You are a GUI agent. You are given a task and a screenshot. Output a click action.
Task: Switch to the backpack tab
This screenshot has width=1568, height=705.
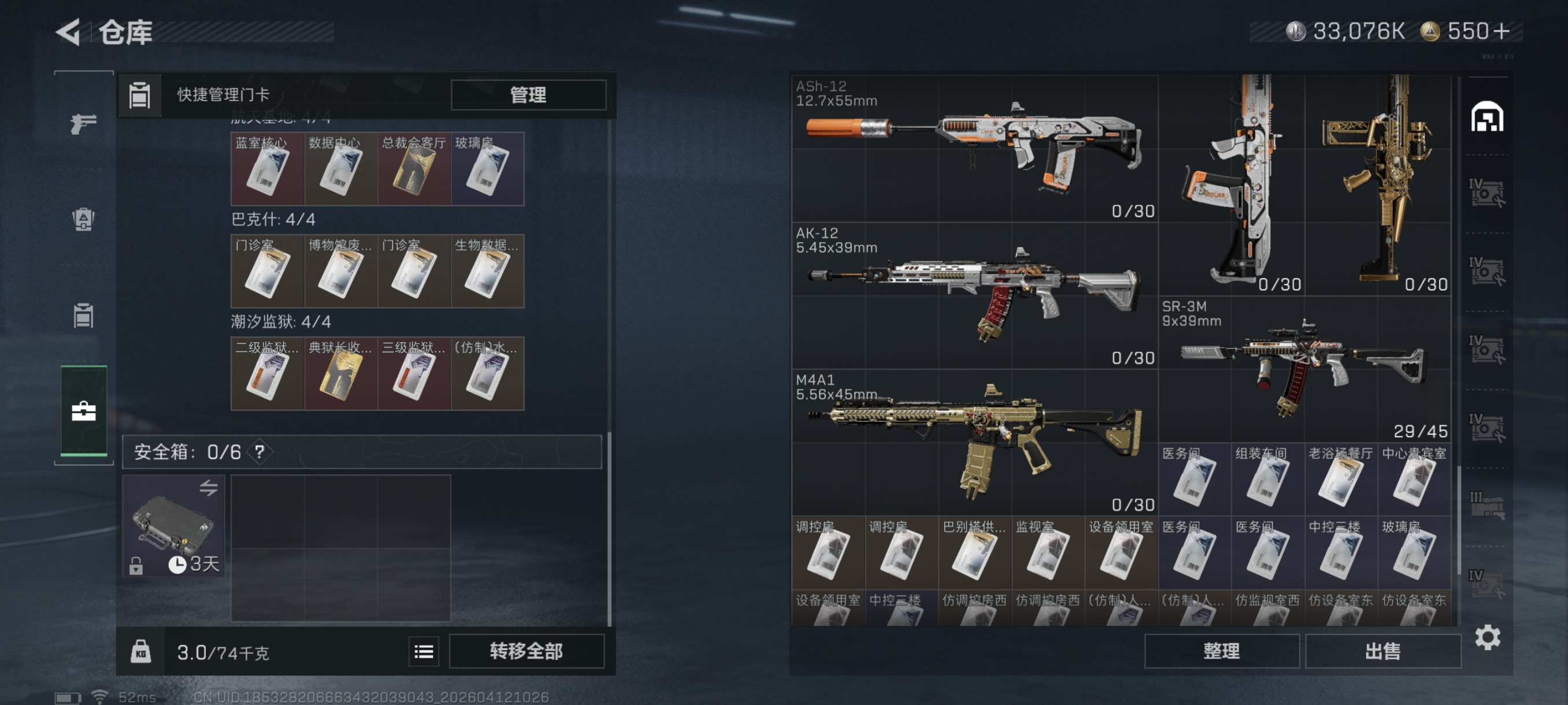coord(83,219)
